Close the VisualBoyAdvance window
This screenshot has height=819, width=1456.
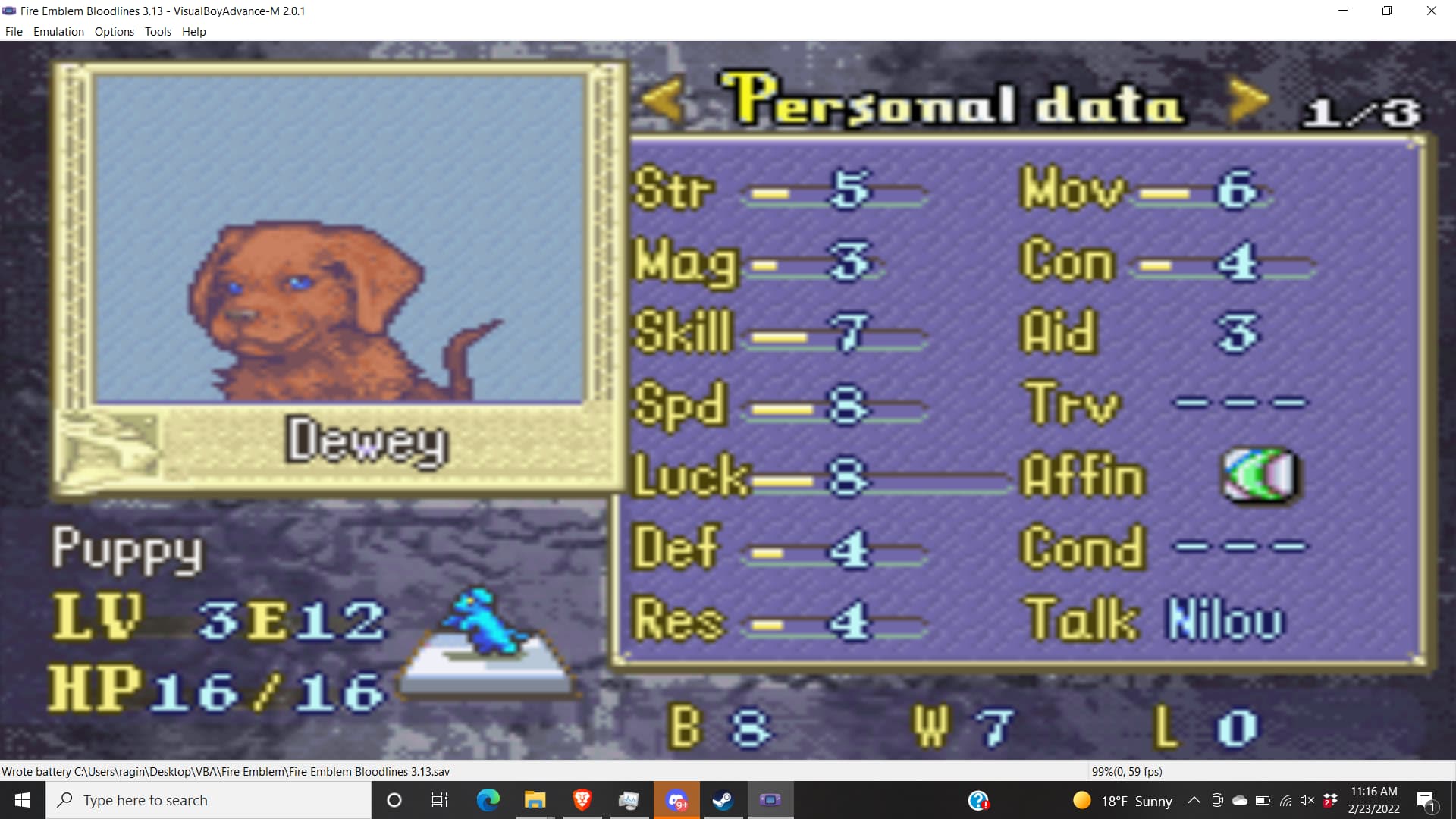pyautogui.click(x=1431, y=11)
